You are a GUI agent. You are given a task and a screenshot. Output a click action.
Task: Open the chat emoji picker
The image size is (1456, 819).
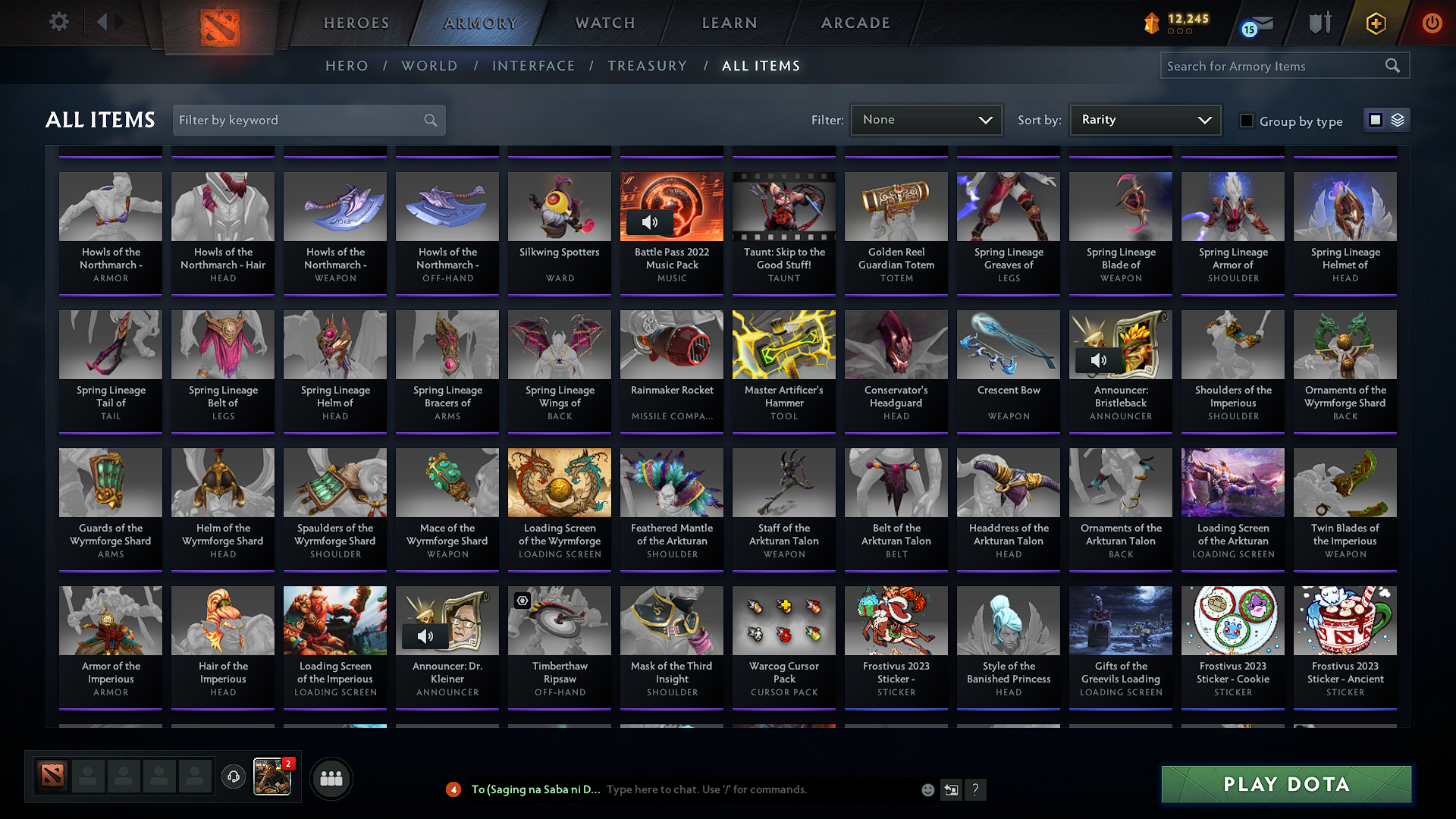(927, 789)
